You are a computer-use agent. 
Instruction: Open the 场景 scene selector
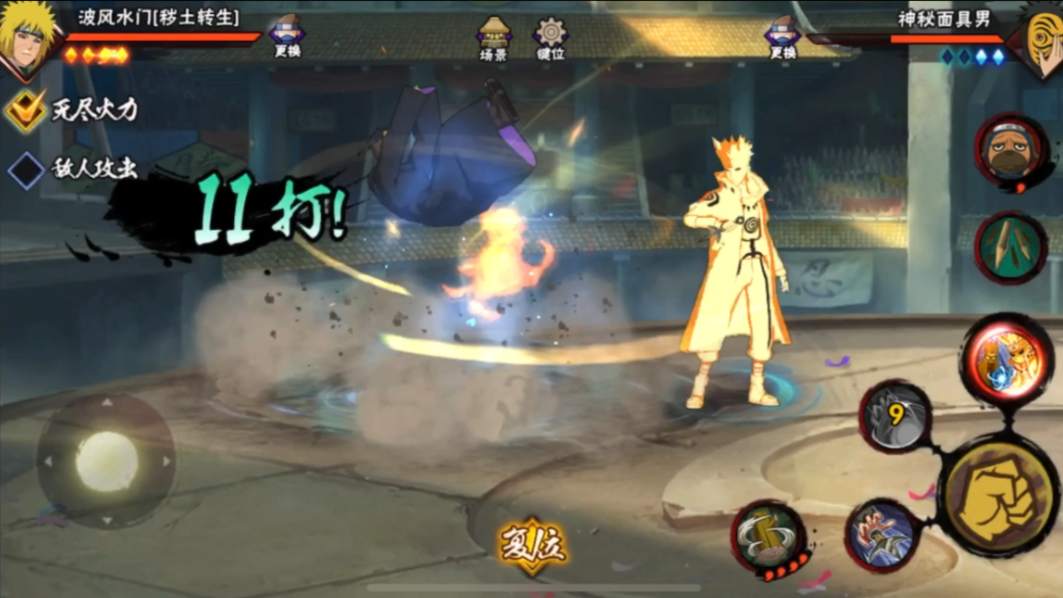(493, 38)
